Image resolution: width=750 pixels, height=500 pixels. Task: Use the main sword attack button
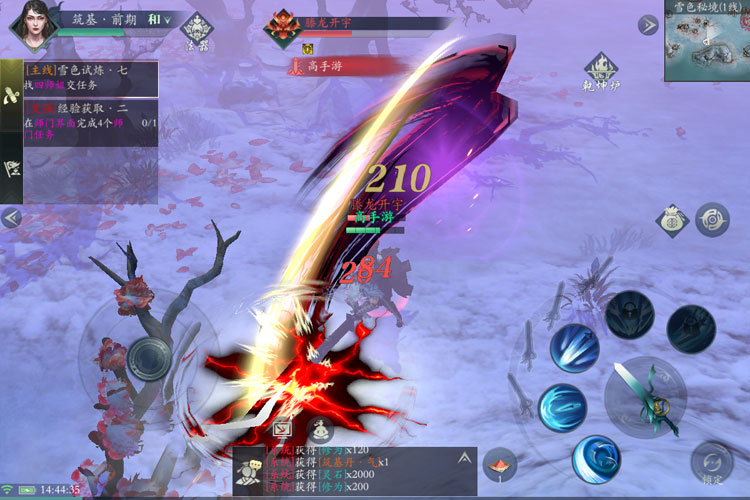pos(645,396)
